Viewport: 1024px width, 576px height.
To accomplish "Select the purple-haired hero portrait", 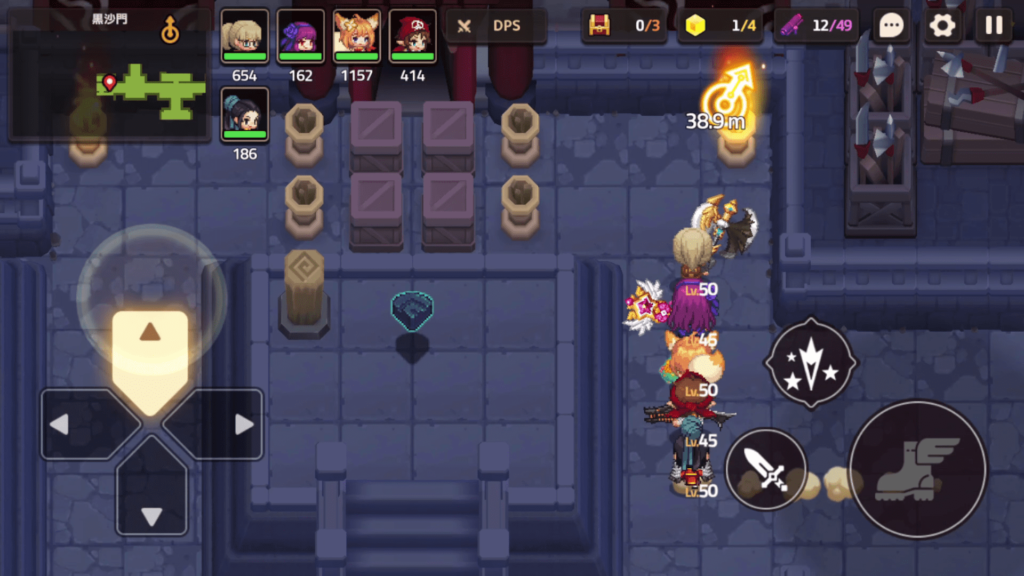I will tap(300, 37).
